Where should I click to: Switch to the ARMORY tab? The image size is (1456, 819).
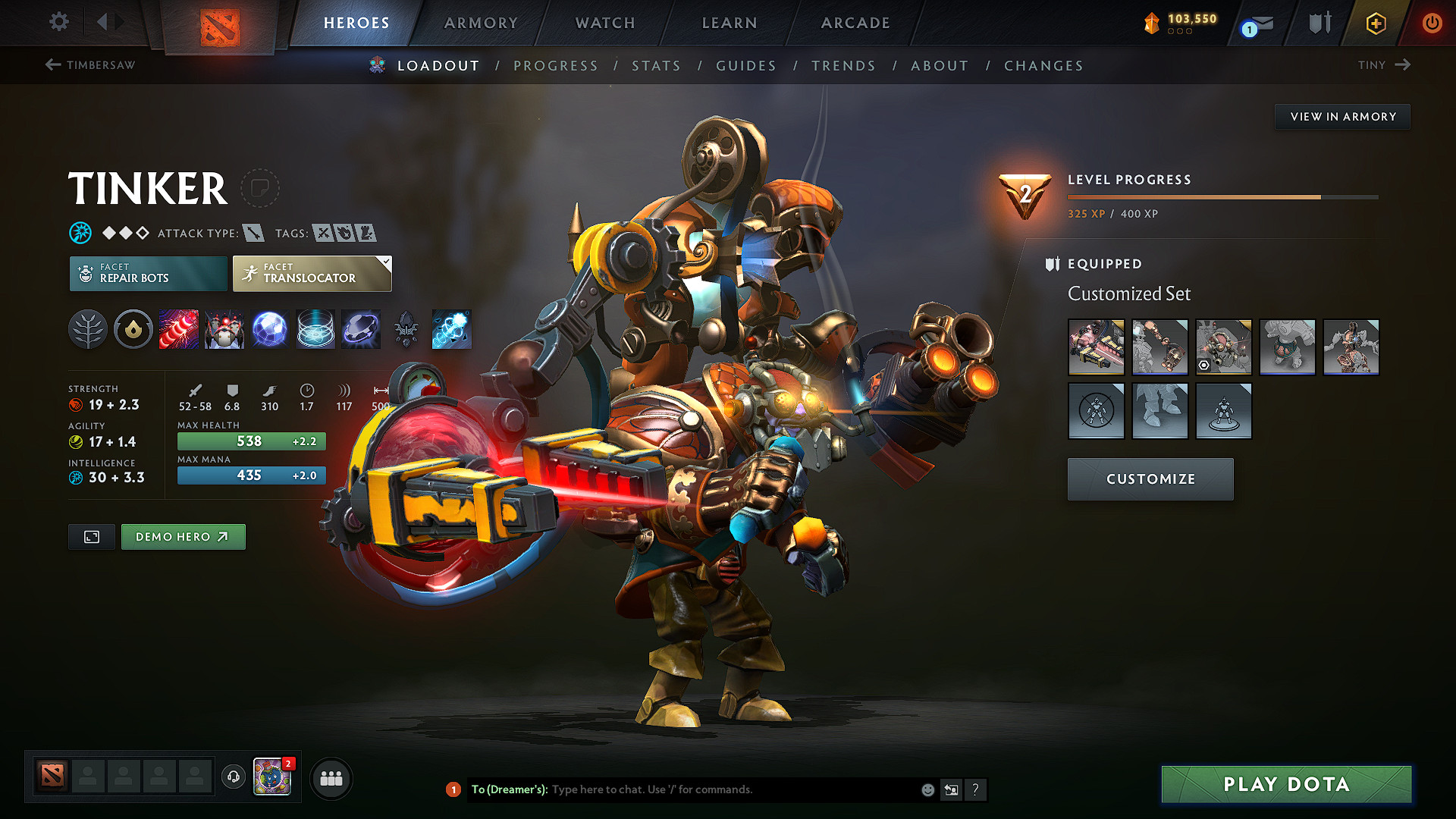pyautogui.click(x=481, y=23)
